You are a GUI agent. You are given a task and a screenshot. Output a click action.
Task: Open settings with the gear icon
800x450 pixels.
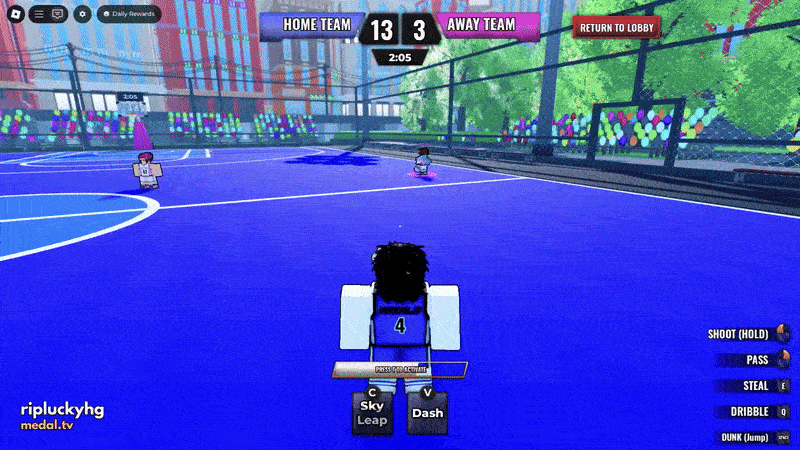82,14
